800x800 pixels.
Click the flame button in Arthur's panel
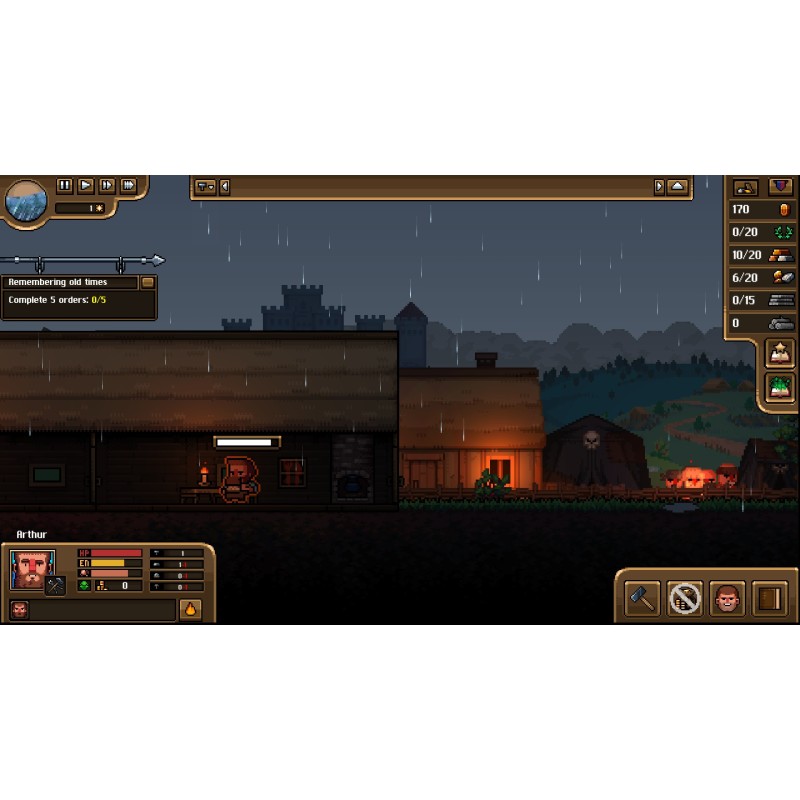coord(190,609)
